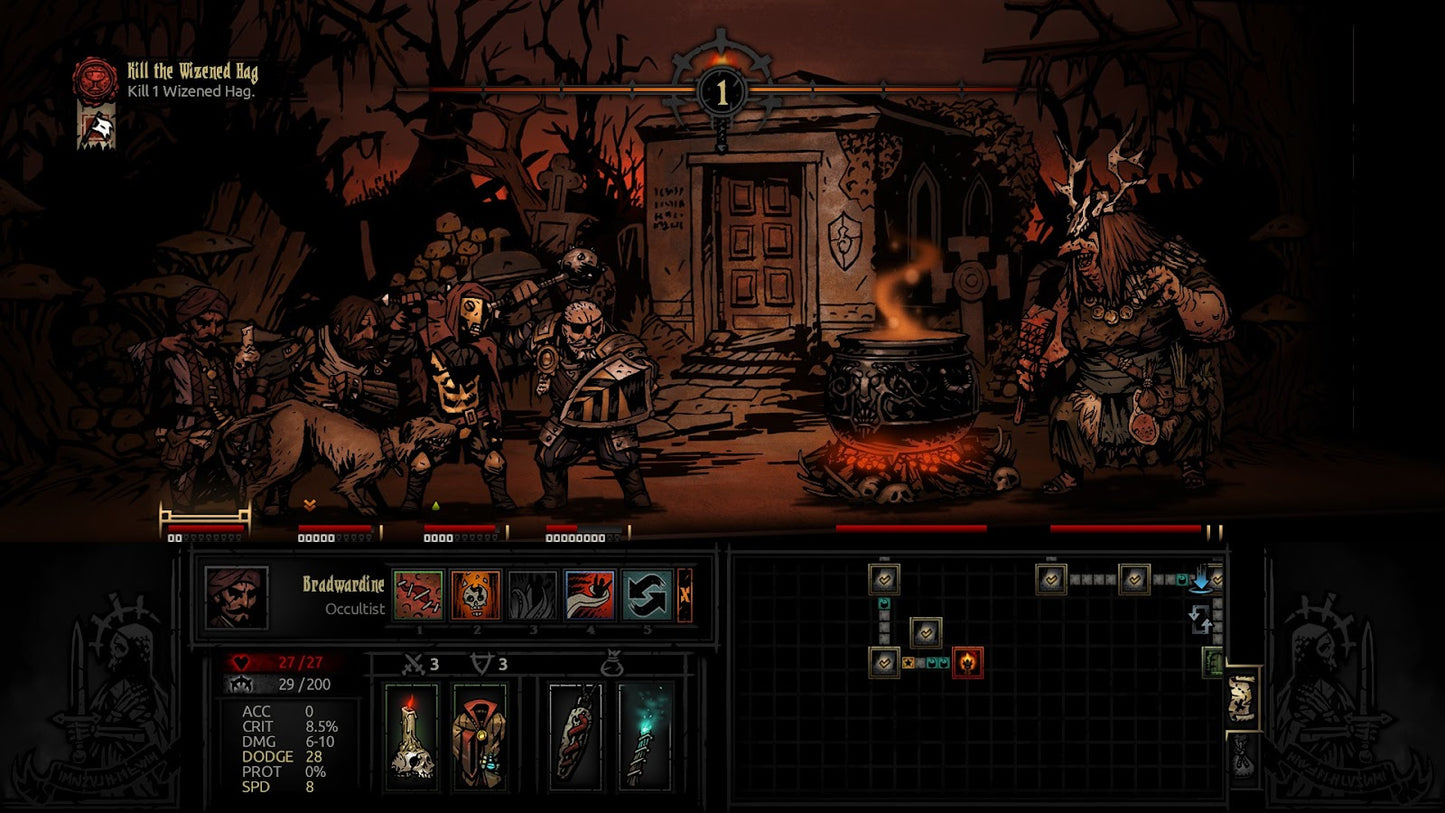Click the loot bag icon above inventory
Viewport: 1445px width, 813px height.
613,662
